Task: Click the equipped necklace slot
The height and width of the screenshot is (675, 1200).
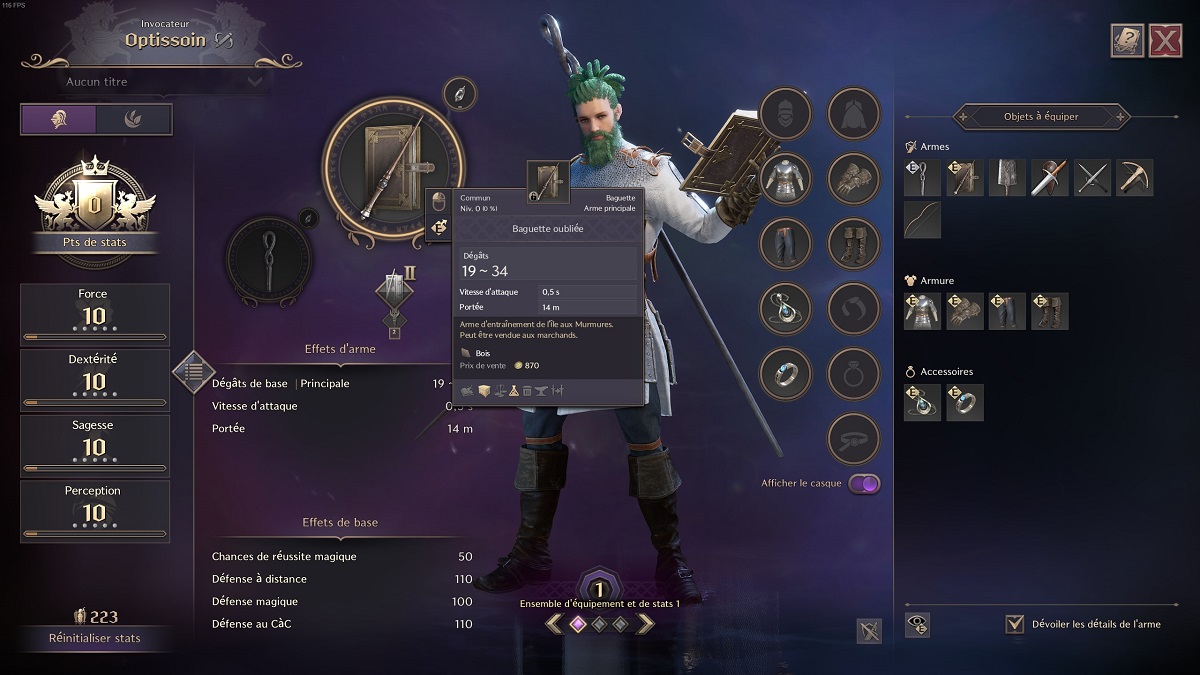Action: [x=786, y=309]
